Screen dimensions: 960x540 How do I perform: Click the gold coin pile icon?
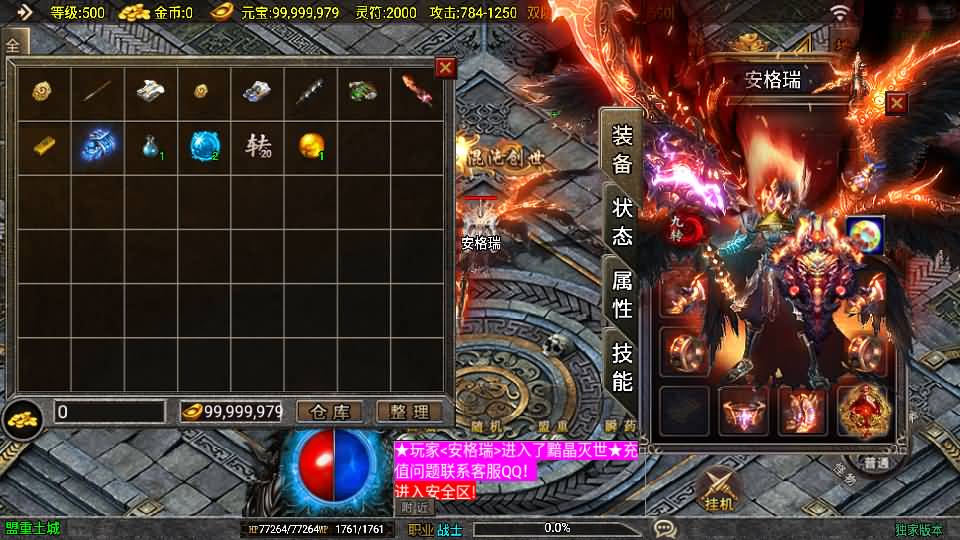click(22, 417)
